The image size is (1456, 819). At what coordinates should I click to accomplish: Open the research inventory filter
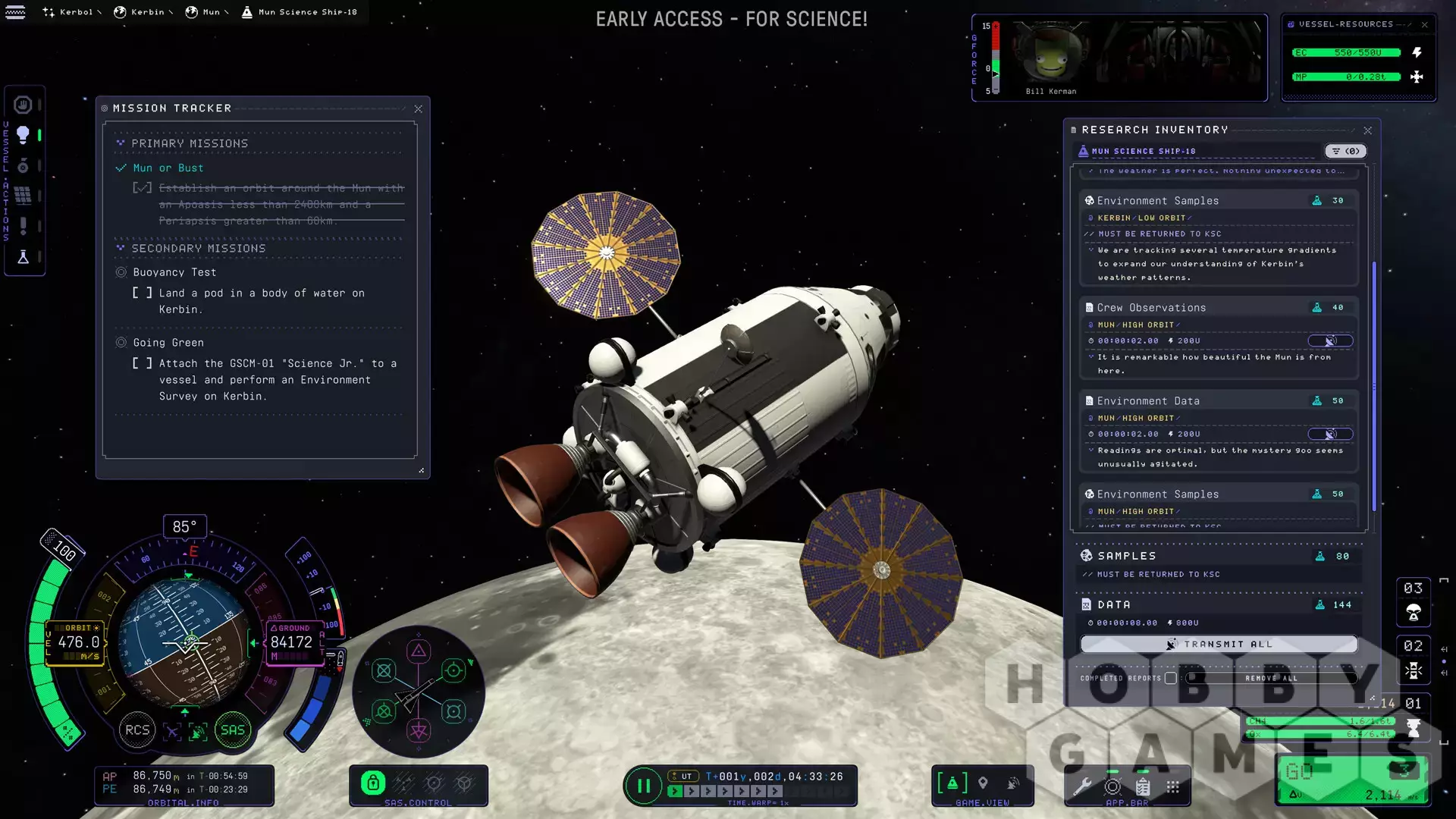point(1345,151)
